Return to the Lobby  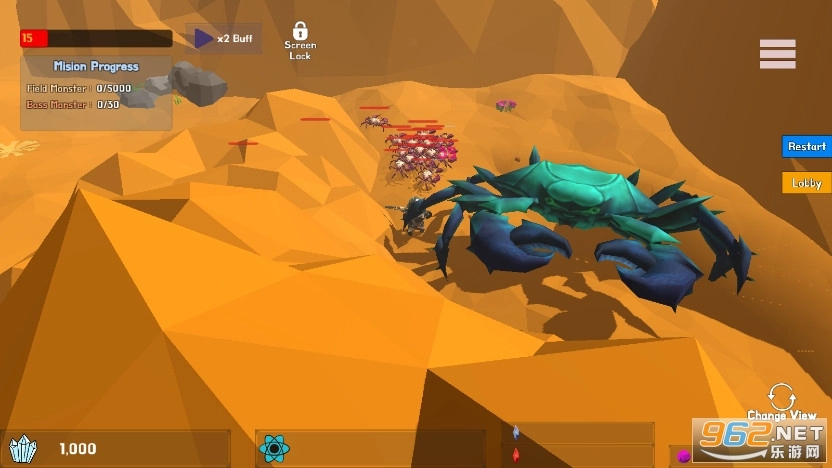coord(806,183)
